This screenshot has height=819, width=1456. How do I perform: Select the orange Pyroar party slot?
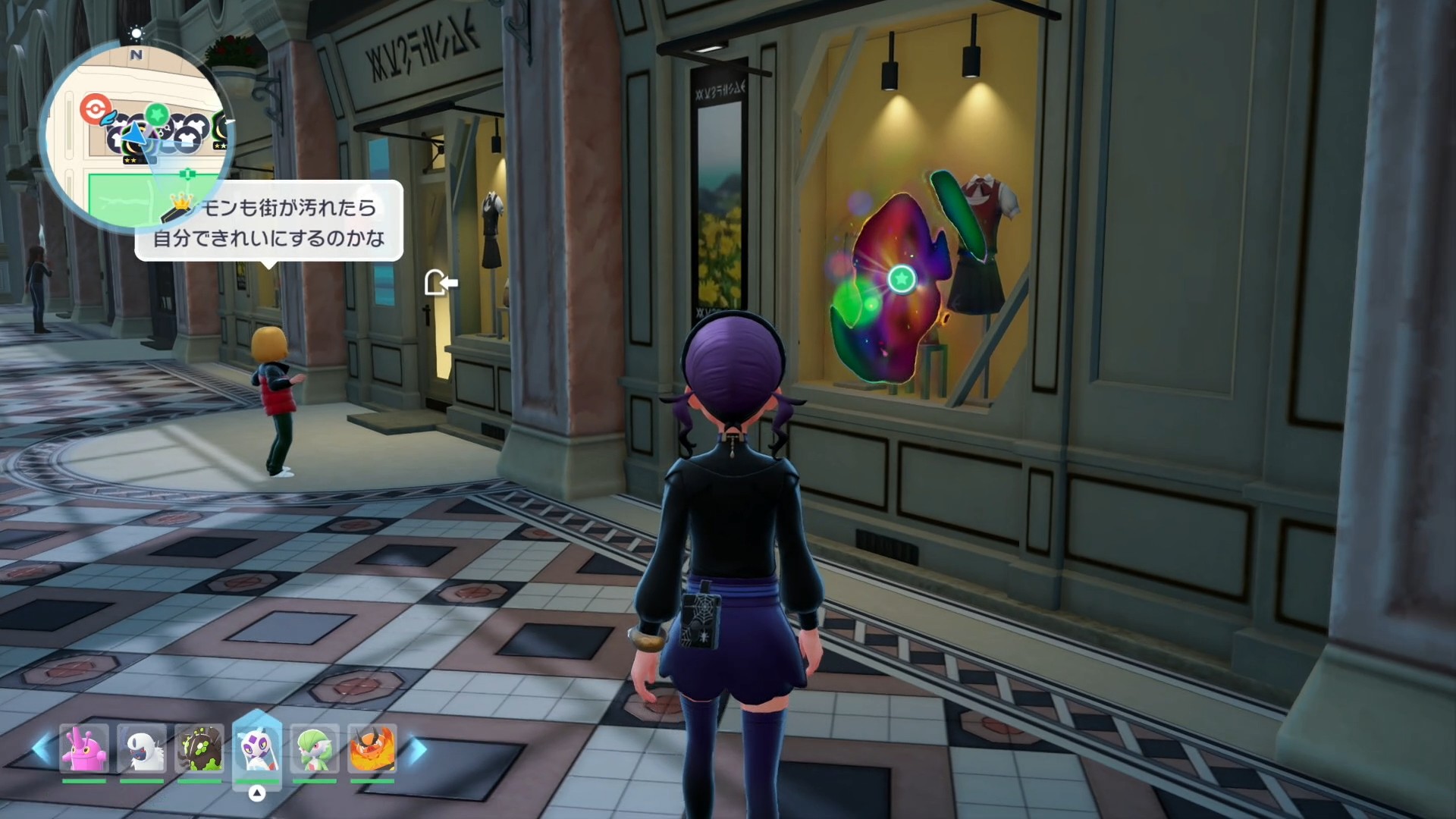tap(372, 748)
